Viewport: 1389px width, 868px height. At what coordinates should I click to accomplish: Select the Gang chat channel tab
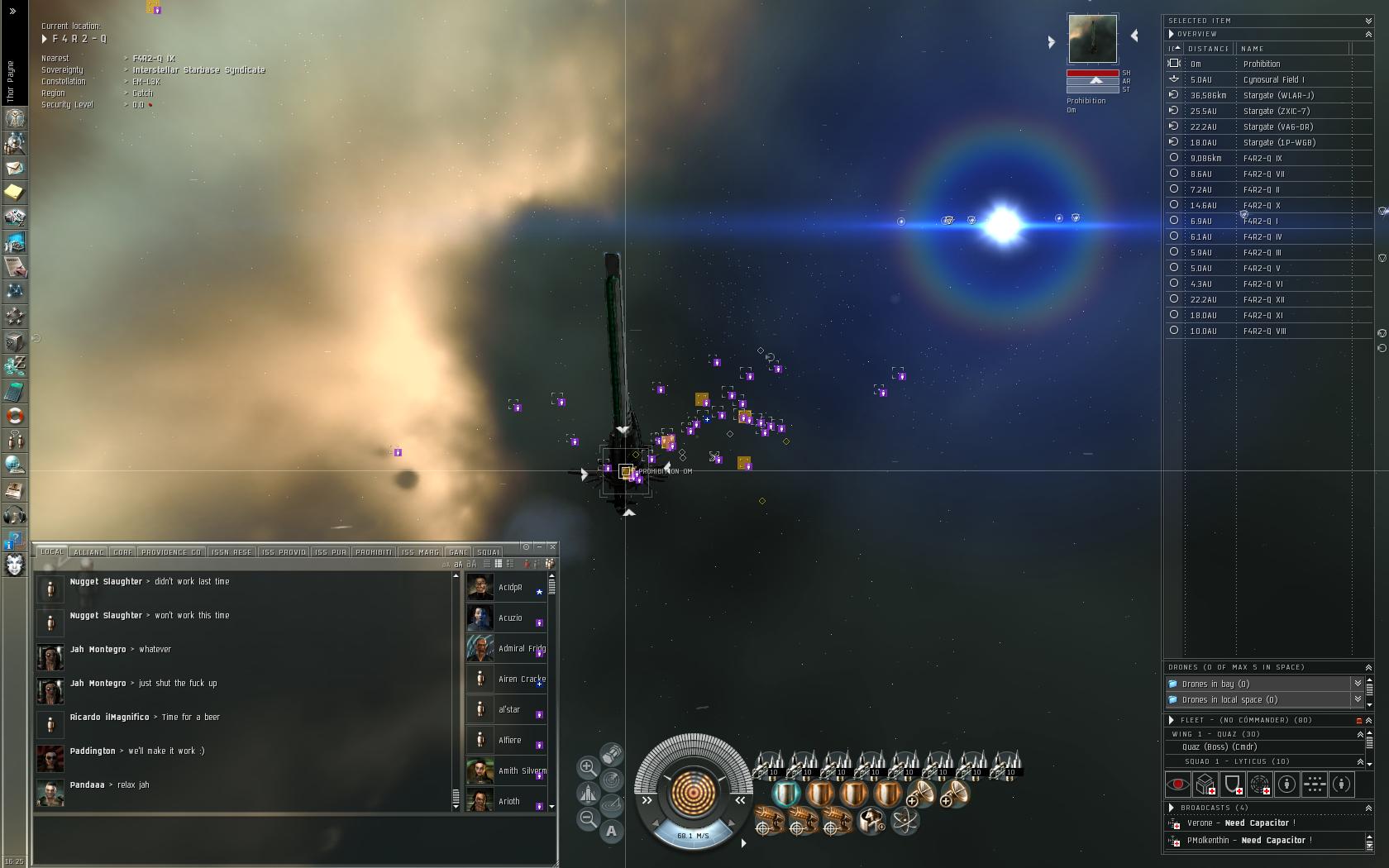[458, 552]
